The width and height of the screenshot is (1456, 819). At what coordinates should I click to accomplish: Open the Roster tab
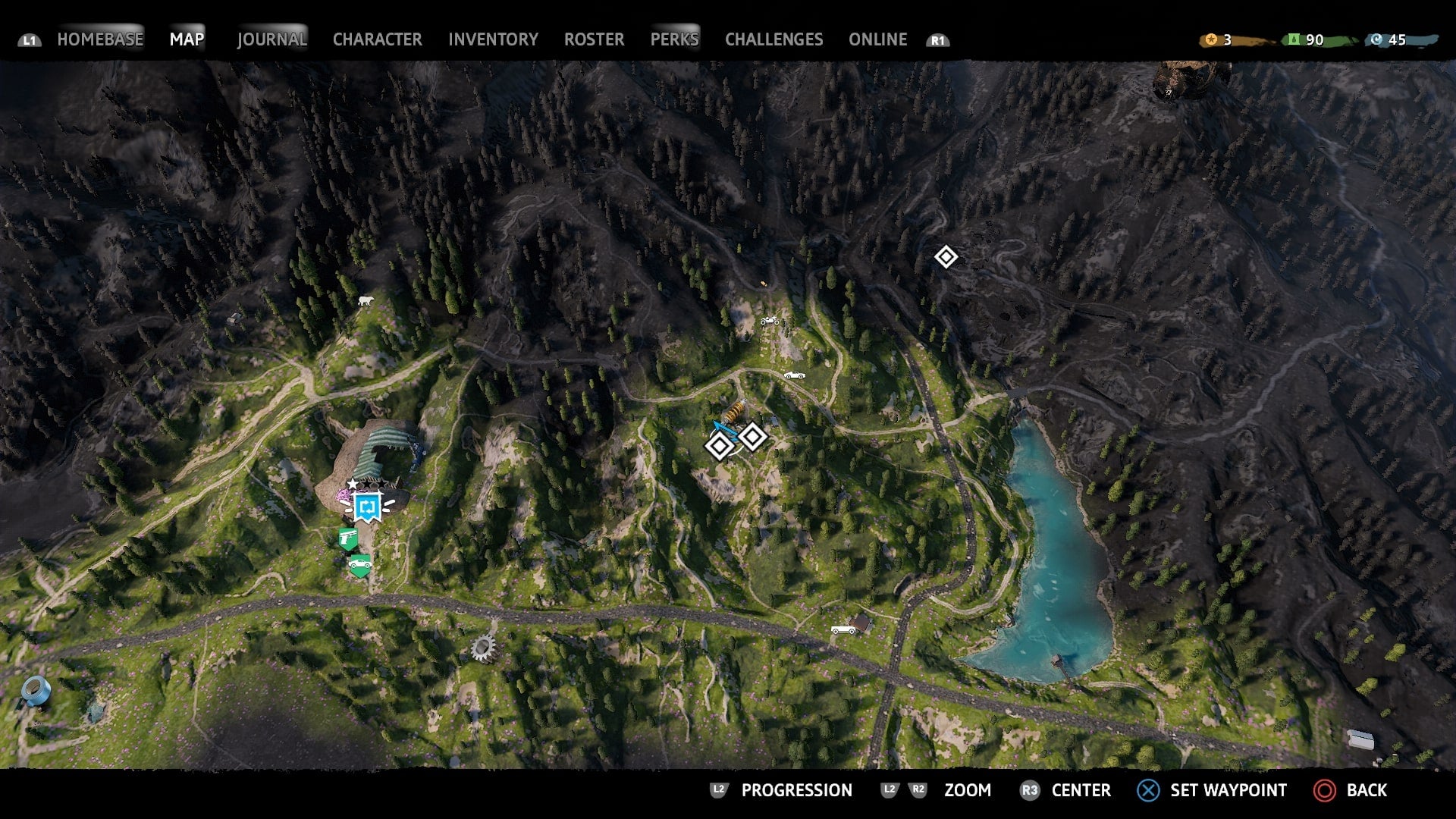(594, 39)
